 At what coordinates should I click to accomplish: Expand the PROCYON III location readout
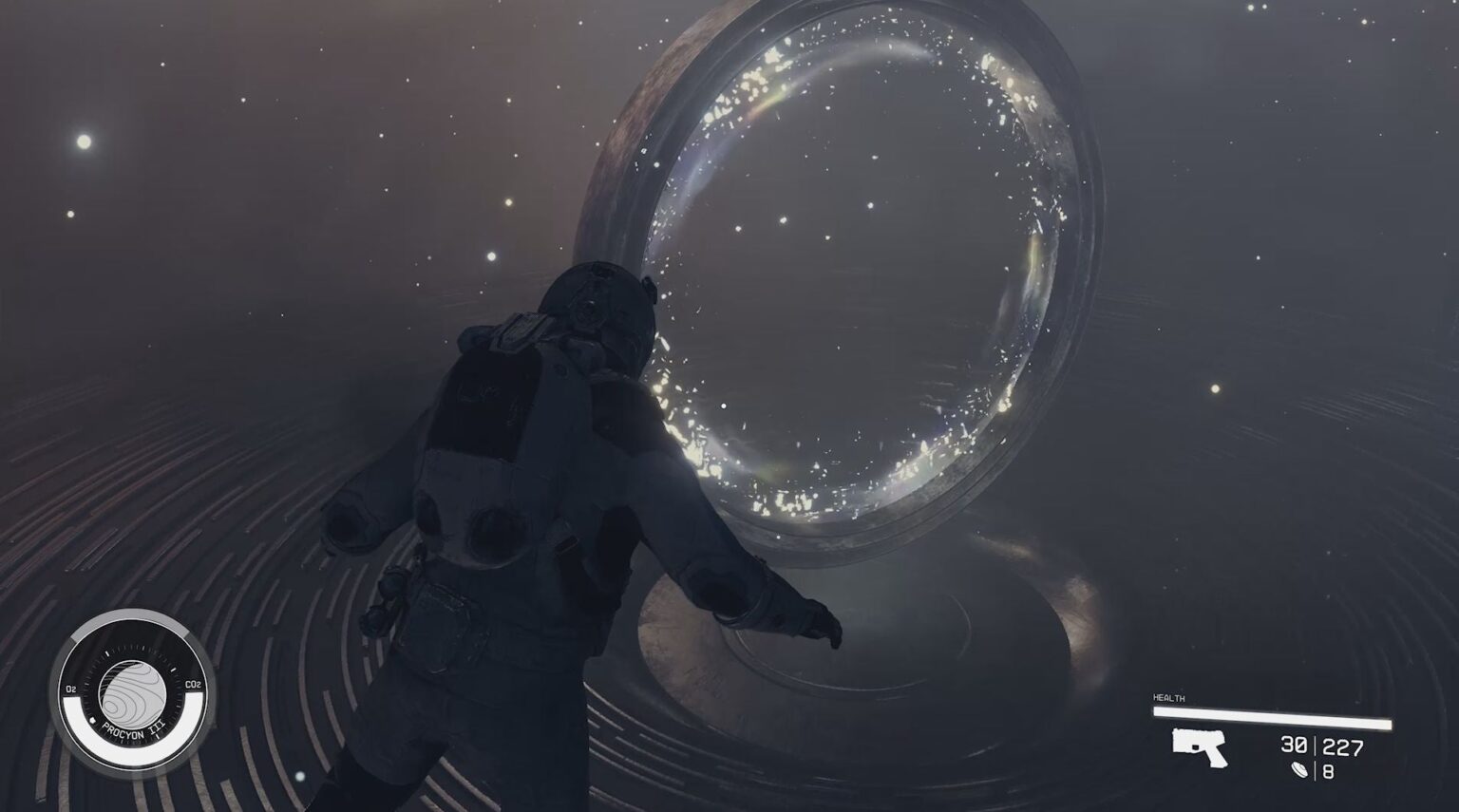point(131,729)
